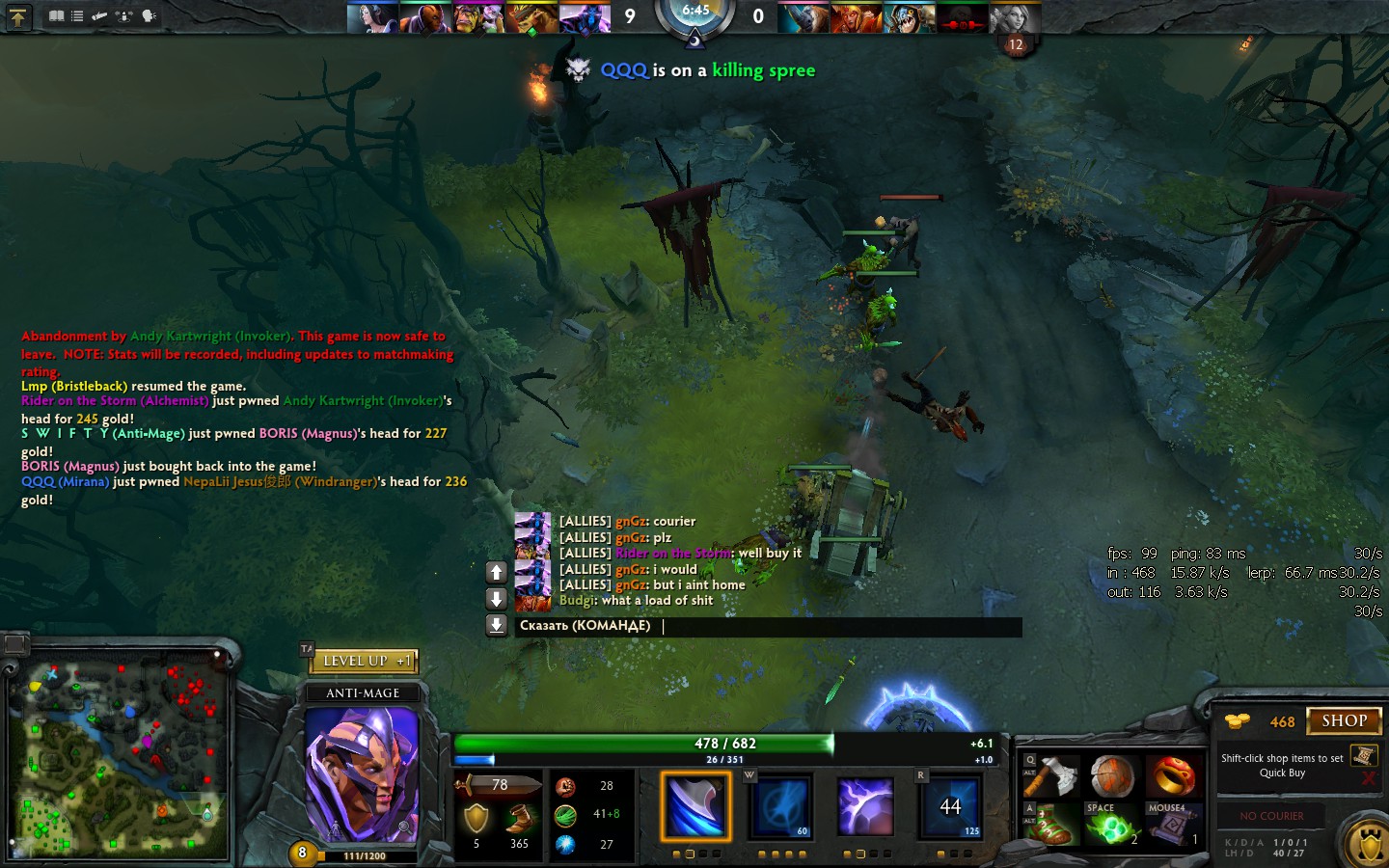
Task: Activate the glyph shield button
Action: click(x=1369, y=845)
